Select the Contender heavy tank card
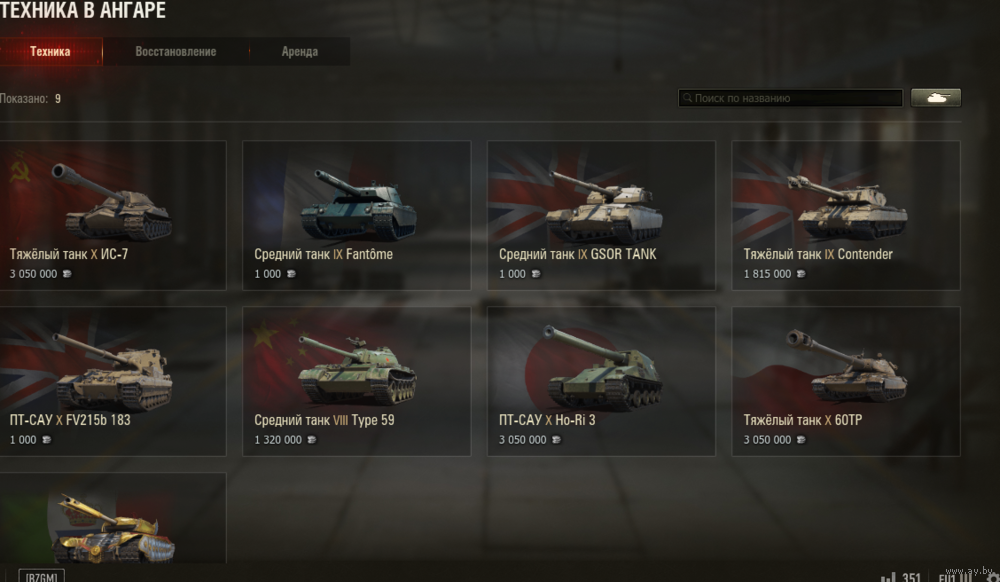This screenshot has width=1000, height=582. pos(846,215)
